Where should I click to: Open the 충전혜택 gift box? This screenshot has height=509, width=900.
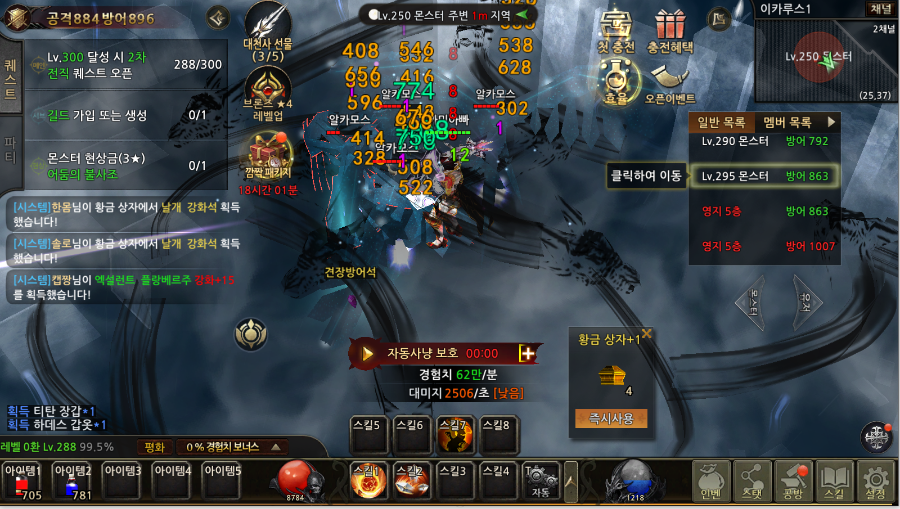[670, 28]
